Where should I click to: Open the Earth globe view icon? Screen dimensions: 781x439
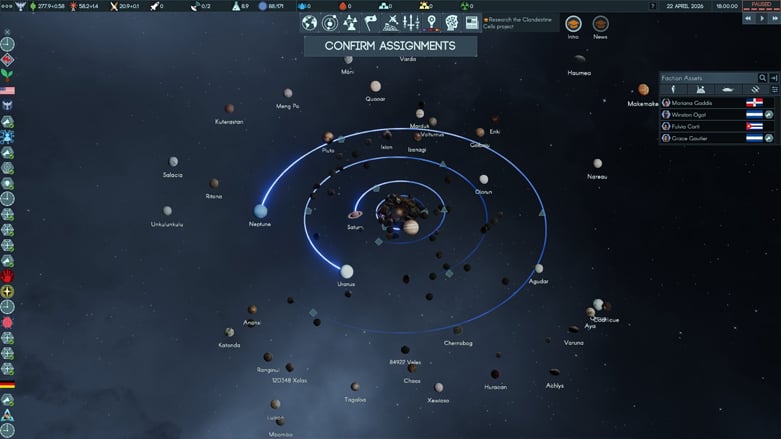(310, 22)
